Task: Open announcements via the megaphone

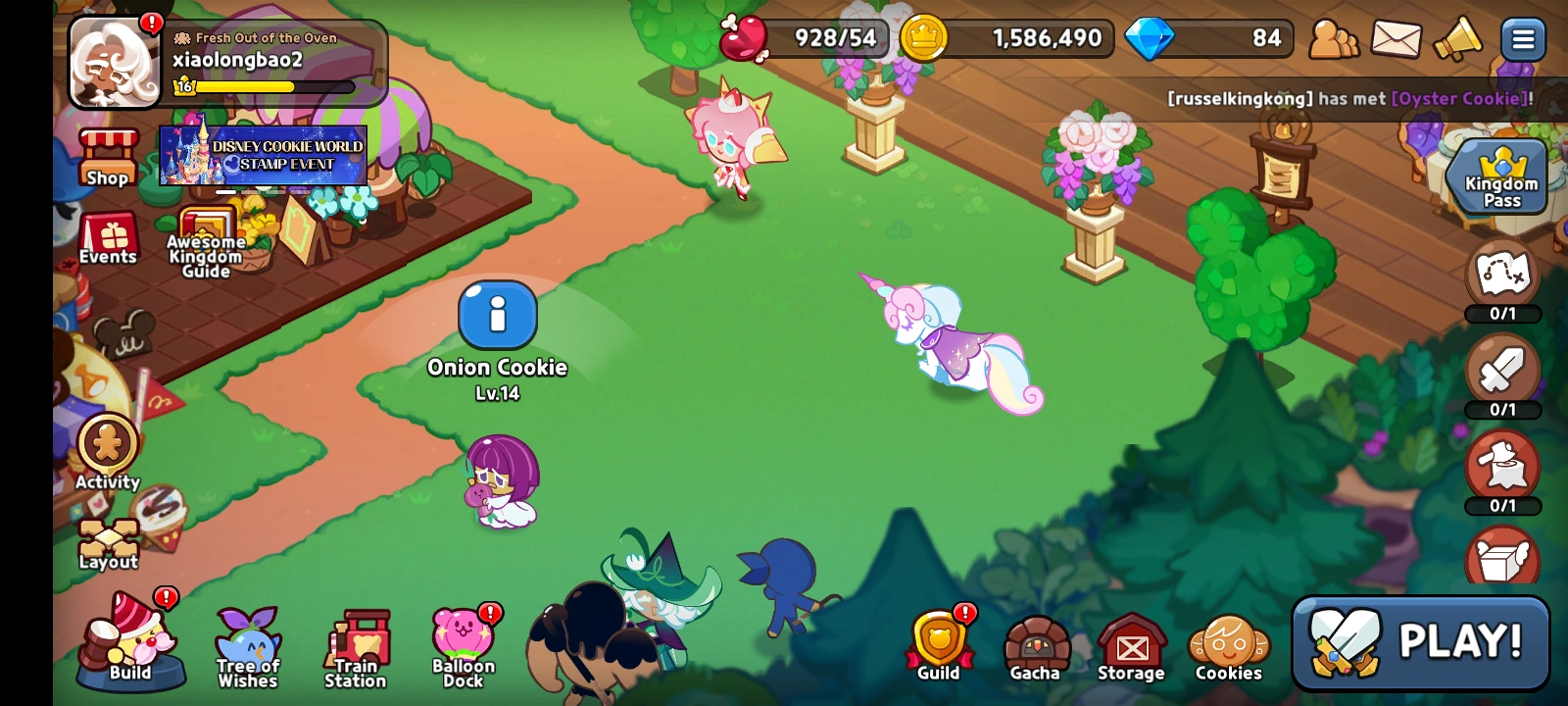Action: point(1457,39)
